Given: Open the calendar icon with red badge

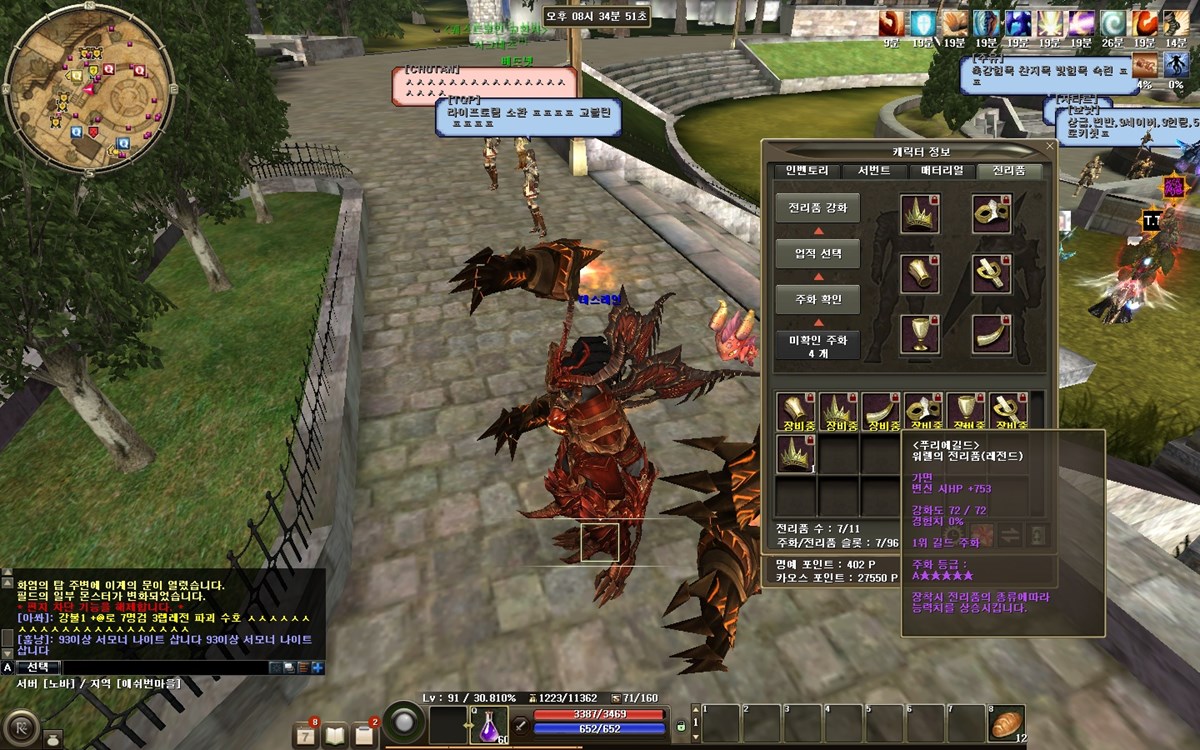Looking at the screenshot, I should point(305,734).
